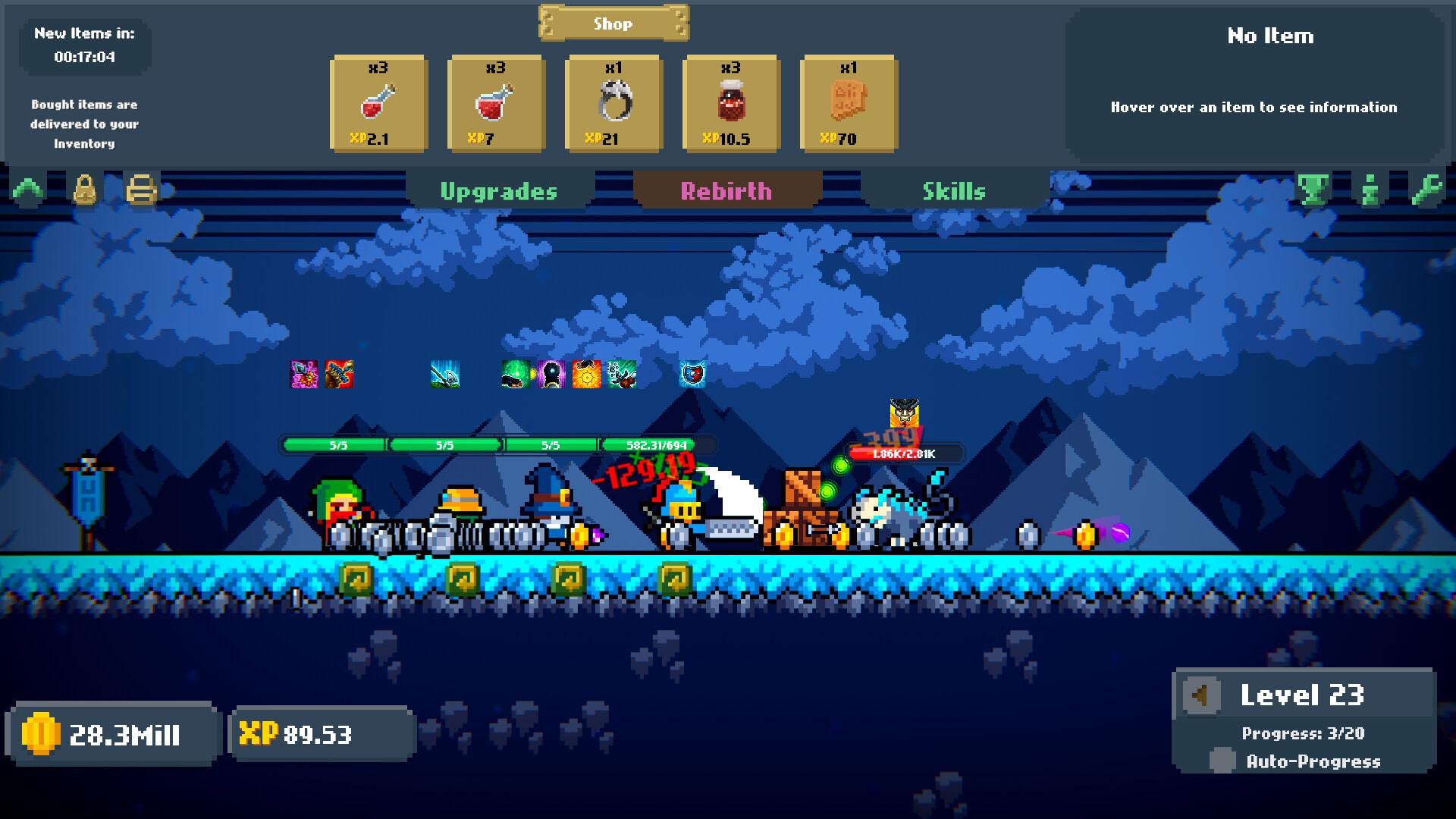This screenshot has height=819, width=1456.
Task: Open settings via the wrench icon
Action: (x=1426, y=190)
